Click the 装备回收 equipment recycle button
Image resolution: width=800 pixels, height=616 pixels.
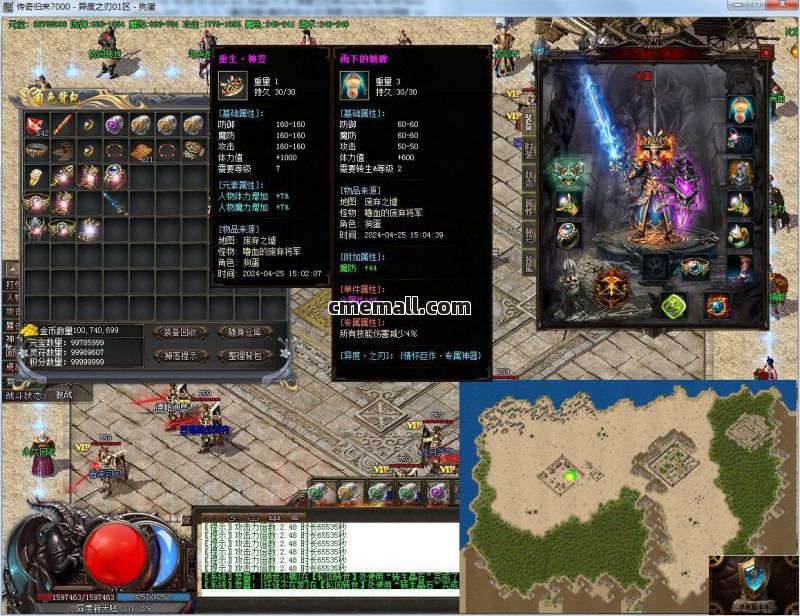point(180,332)
